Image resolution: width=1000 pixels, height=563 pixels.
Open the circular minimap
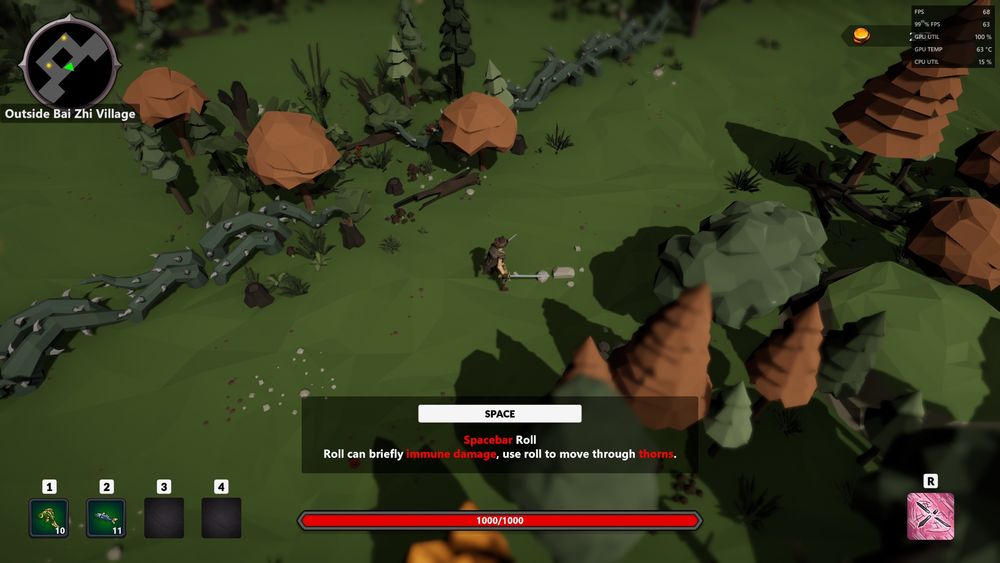[x=69, y=63]
